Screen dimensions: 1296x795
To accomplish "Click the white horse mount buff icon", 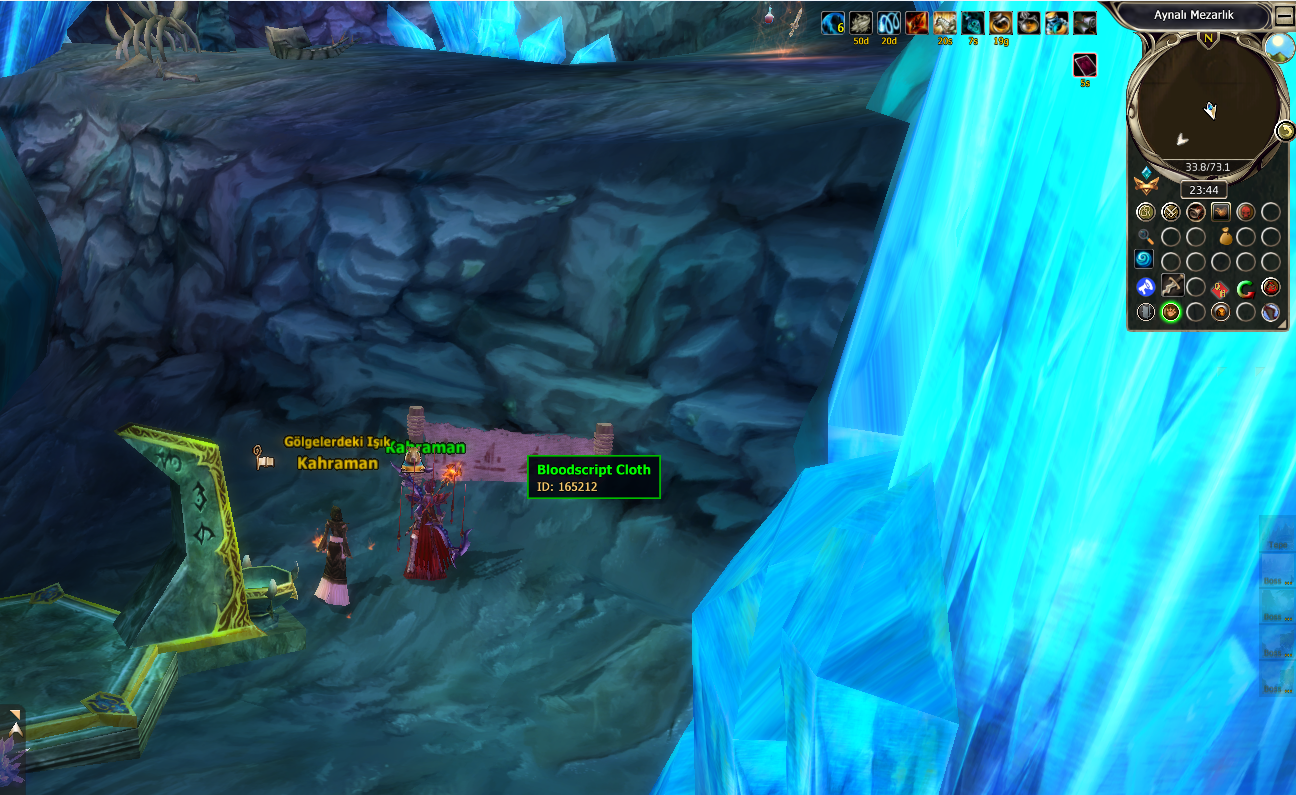I will click(945, 23).
